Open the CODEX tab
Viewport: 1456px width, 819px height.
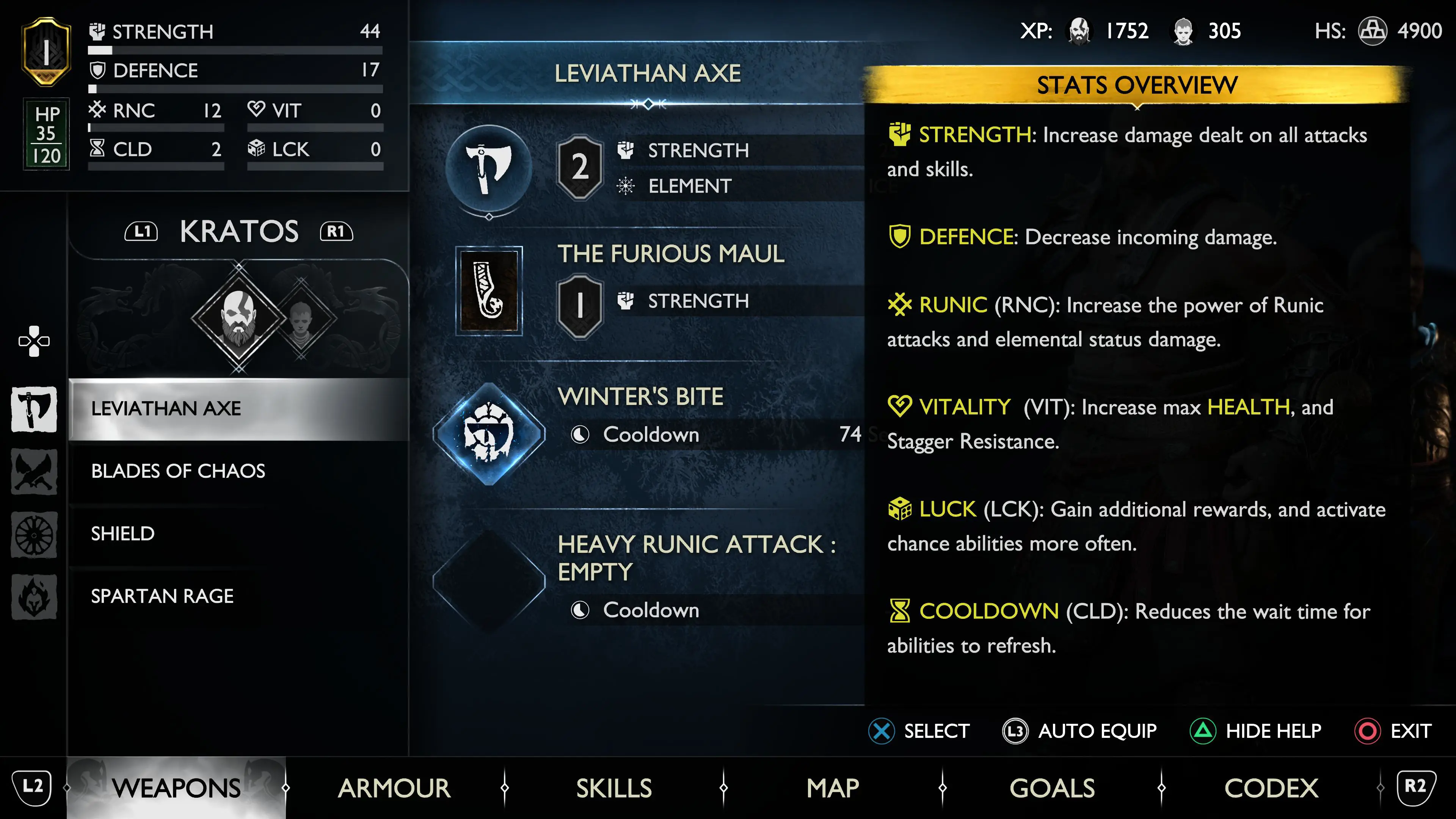pyautogui.click(x=1271, y=788)
